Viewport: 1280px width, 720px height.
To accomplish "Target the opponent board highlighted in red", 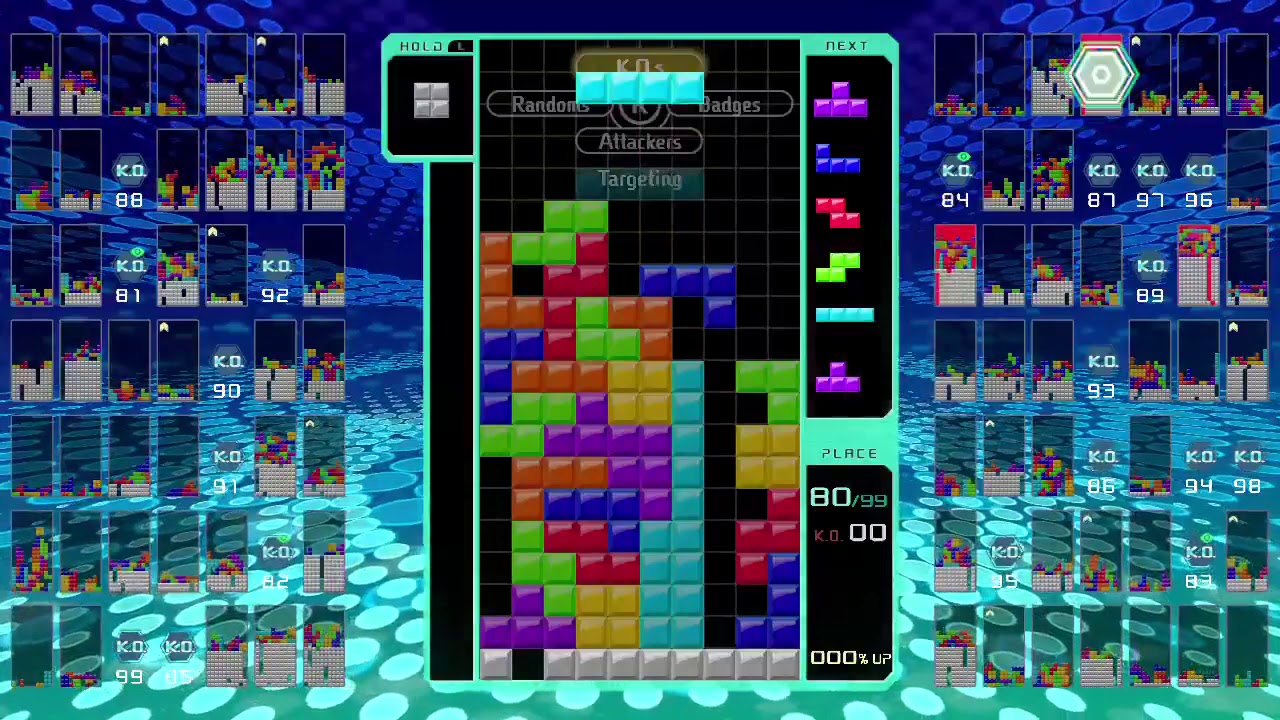I will 955,265.
